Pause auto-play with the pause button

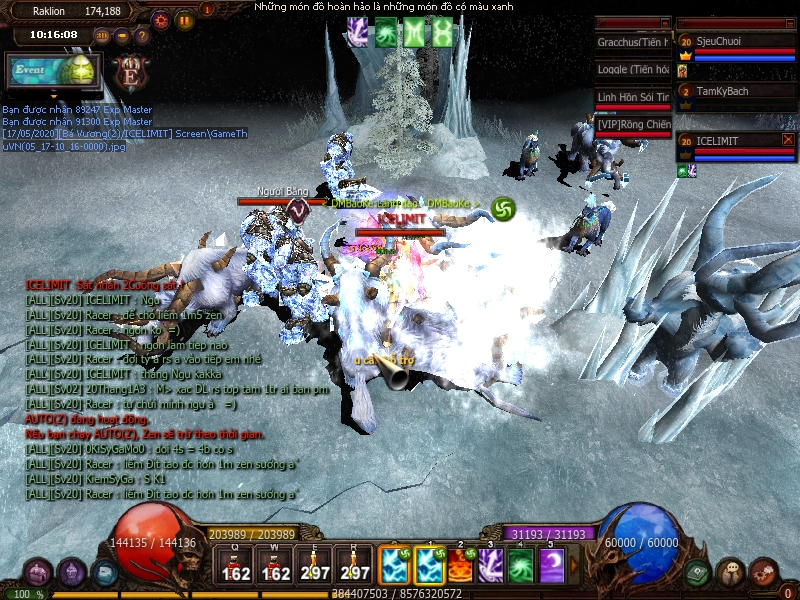click(185, 19)
